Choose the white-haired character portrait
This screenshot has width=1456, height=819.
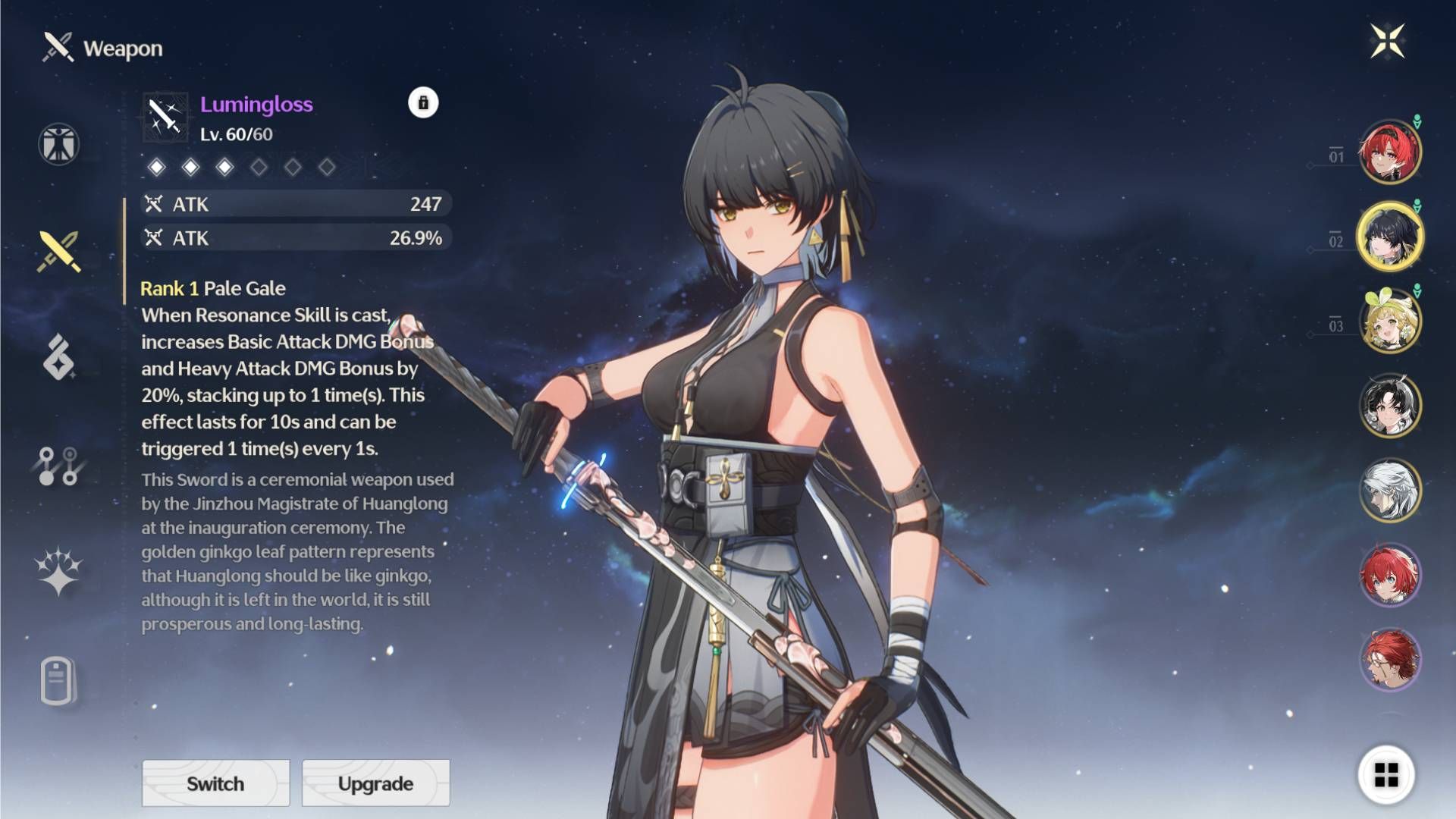1389,491
